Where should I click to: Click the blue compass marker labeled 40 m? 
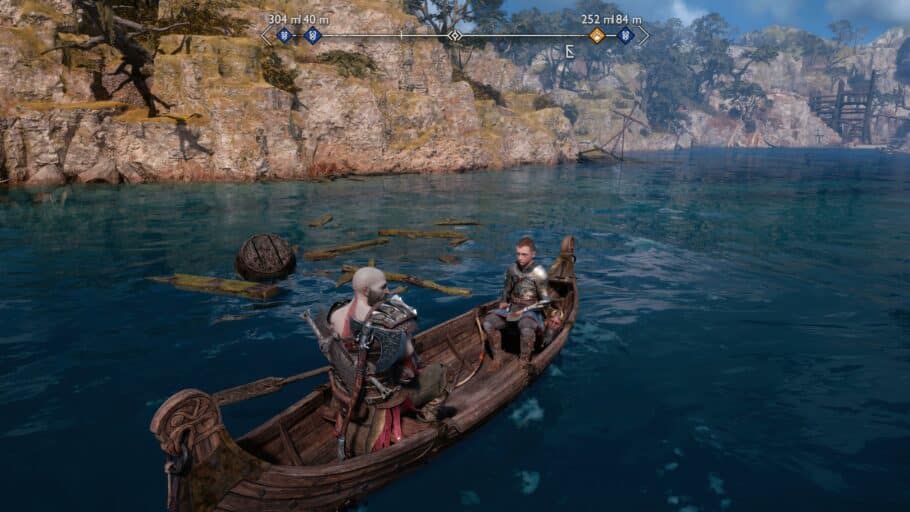[x=313, y=36]
